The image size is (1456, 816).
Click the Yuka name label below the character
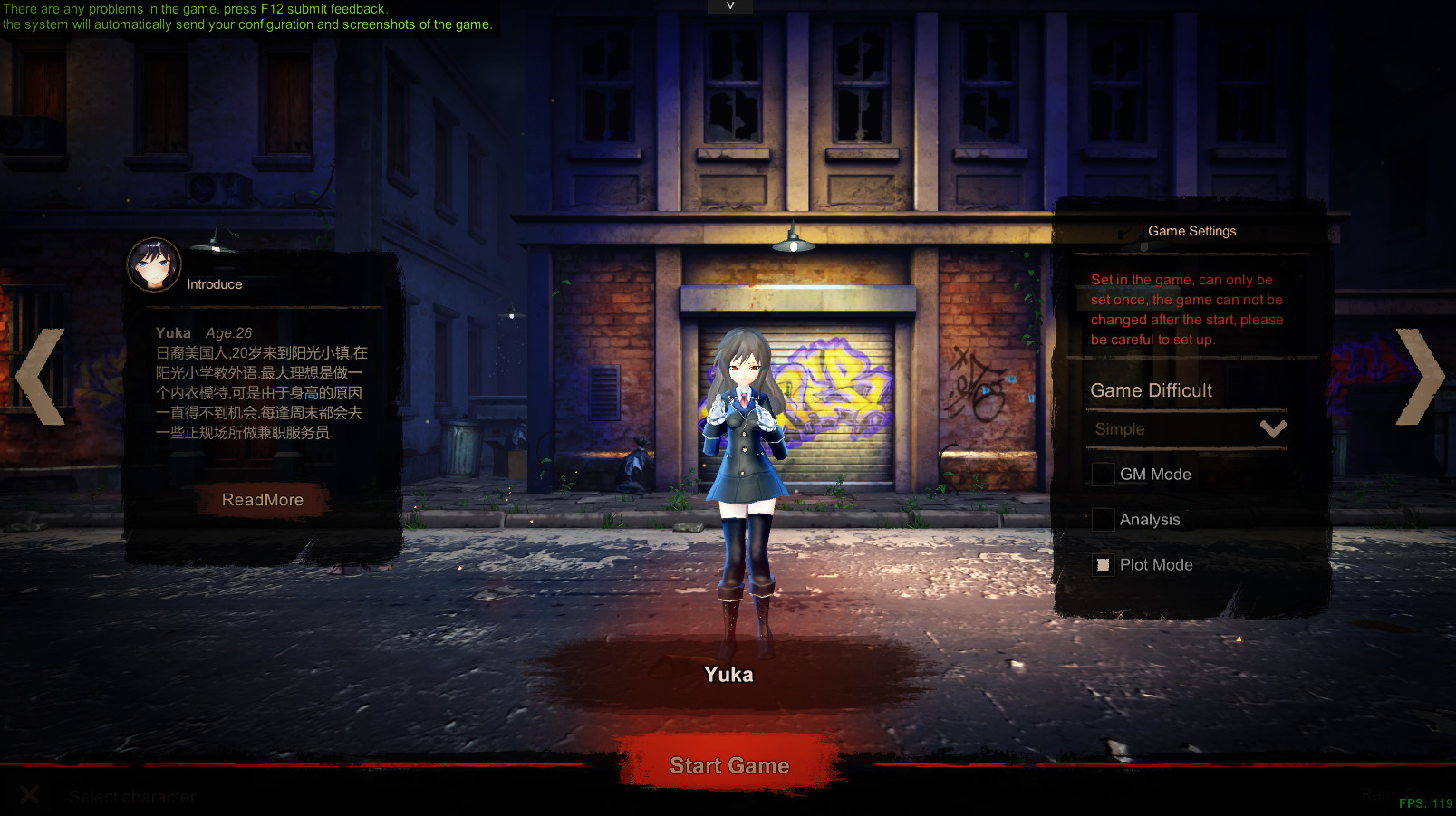tap(728, 674)
